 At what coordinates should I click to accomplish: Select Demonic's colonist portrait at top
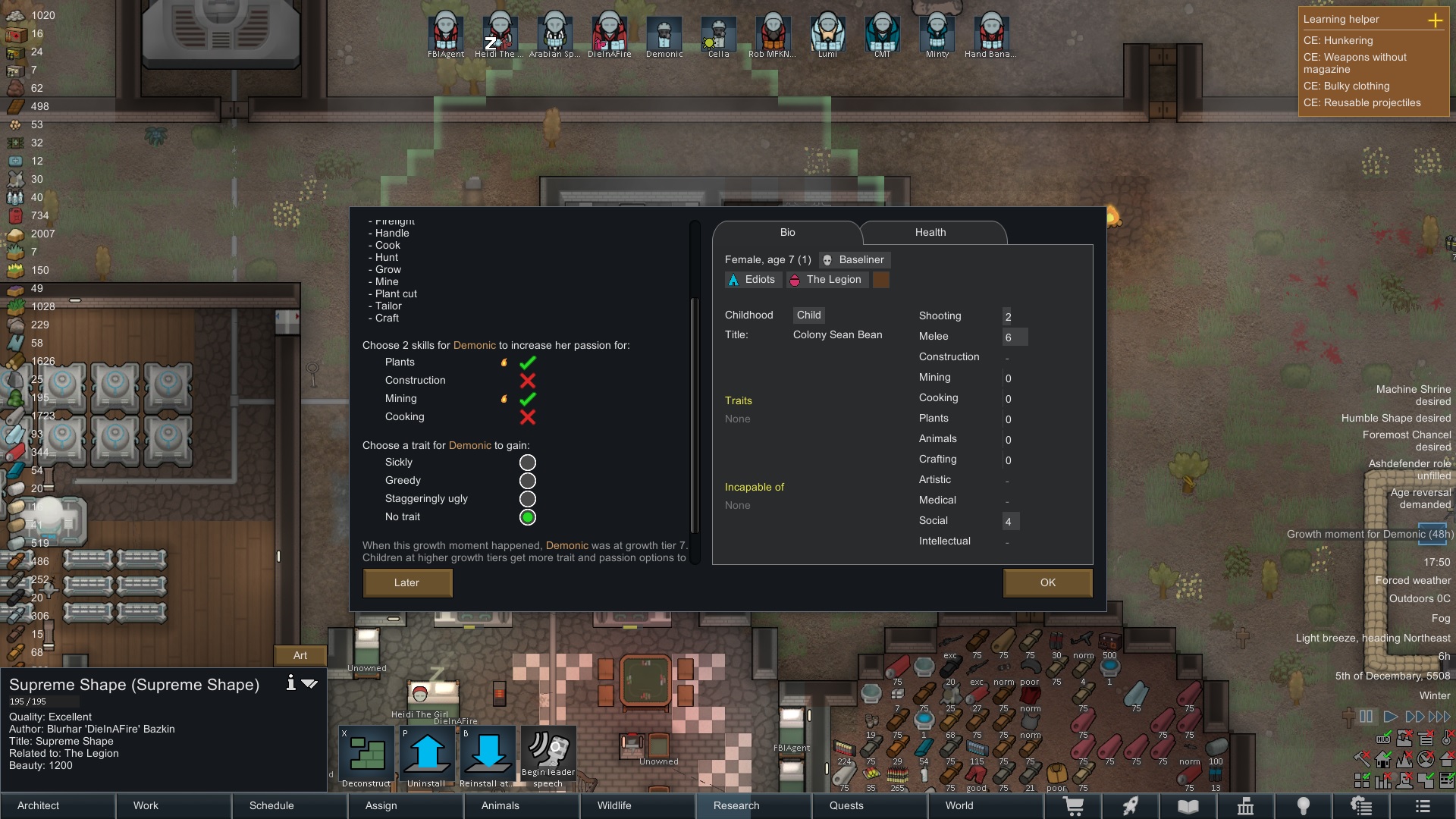coord(664,34)
